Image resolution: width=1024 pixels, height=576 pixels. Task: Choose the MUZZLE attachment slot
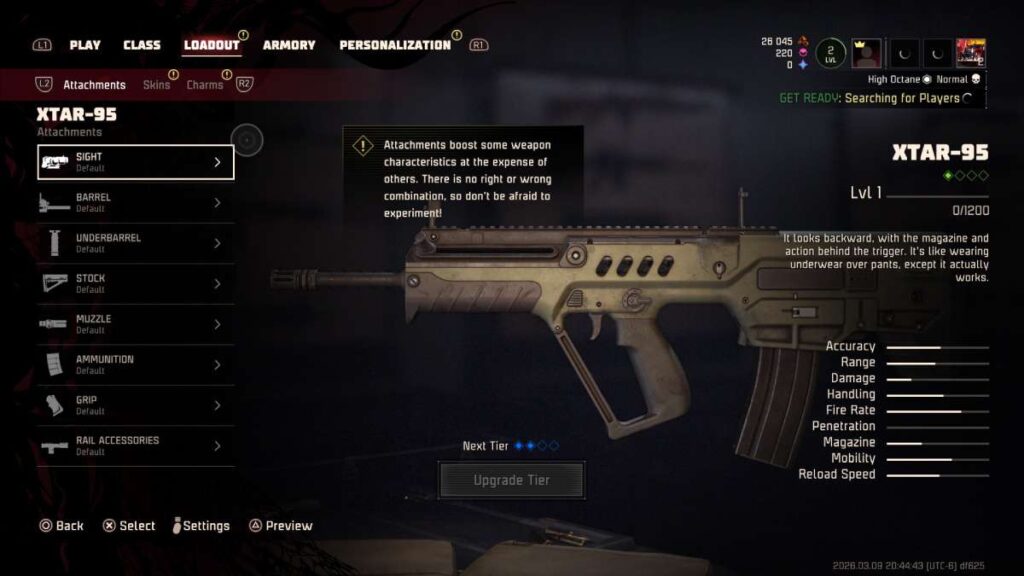click(136, 324)
